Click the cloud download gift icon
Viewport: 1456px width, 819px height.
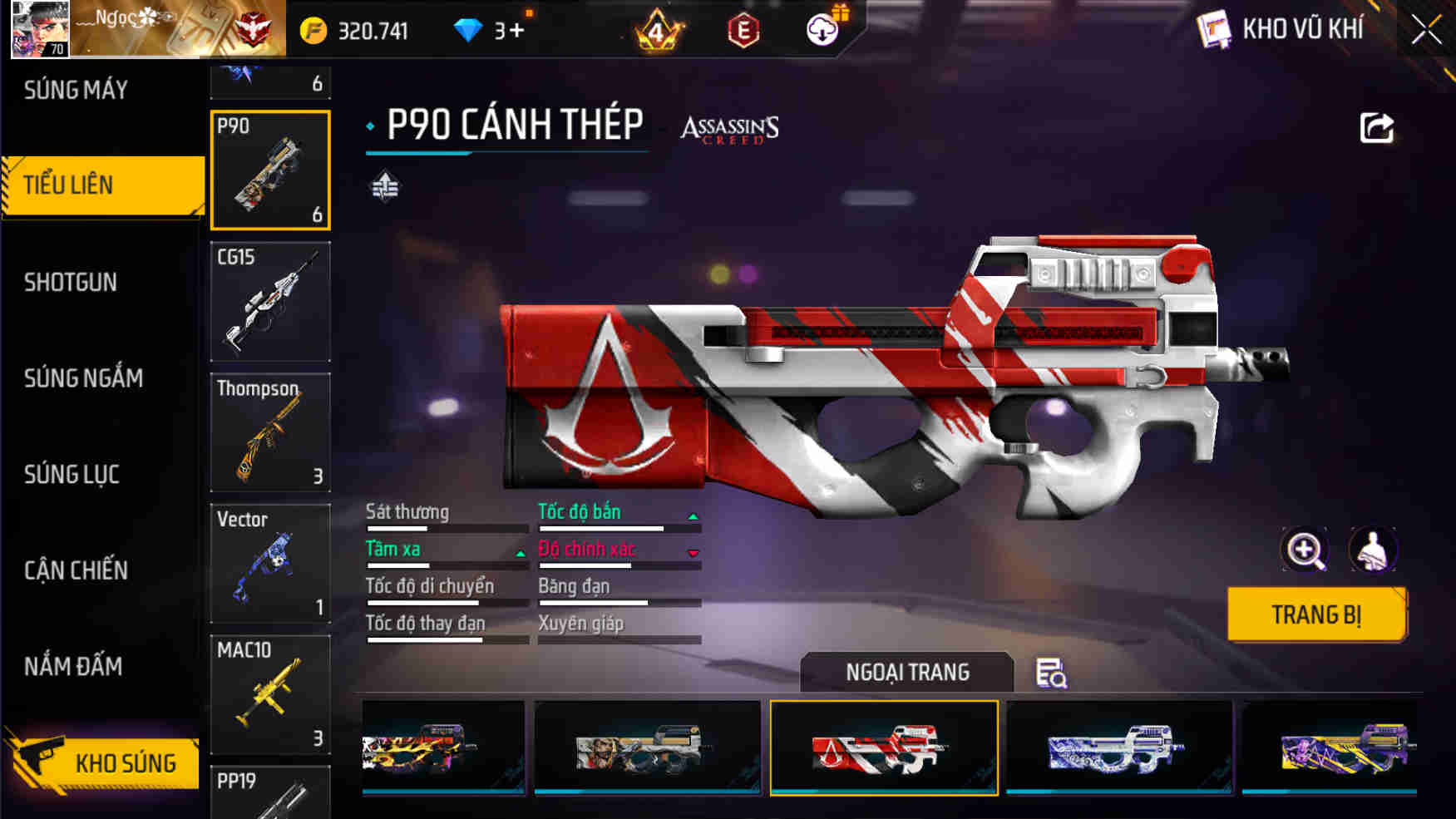821,31
